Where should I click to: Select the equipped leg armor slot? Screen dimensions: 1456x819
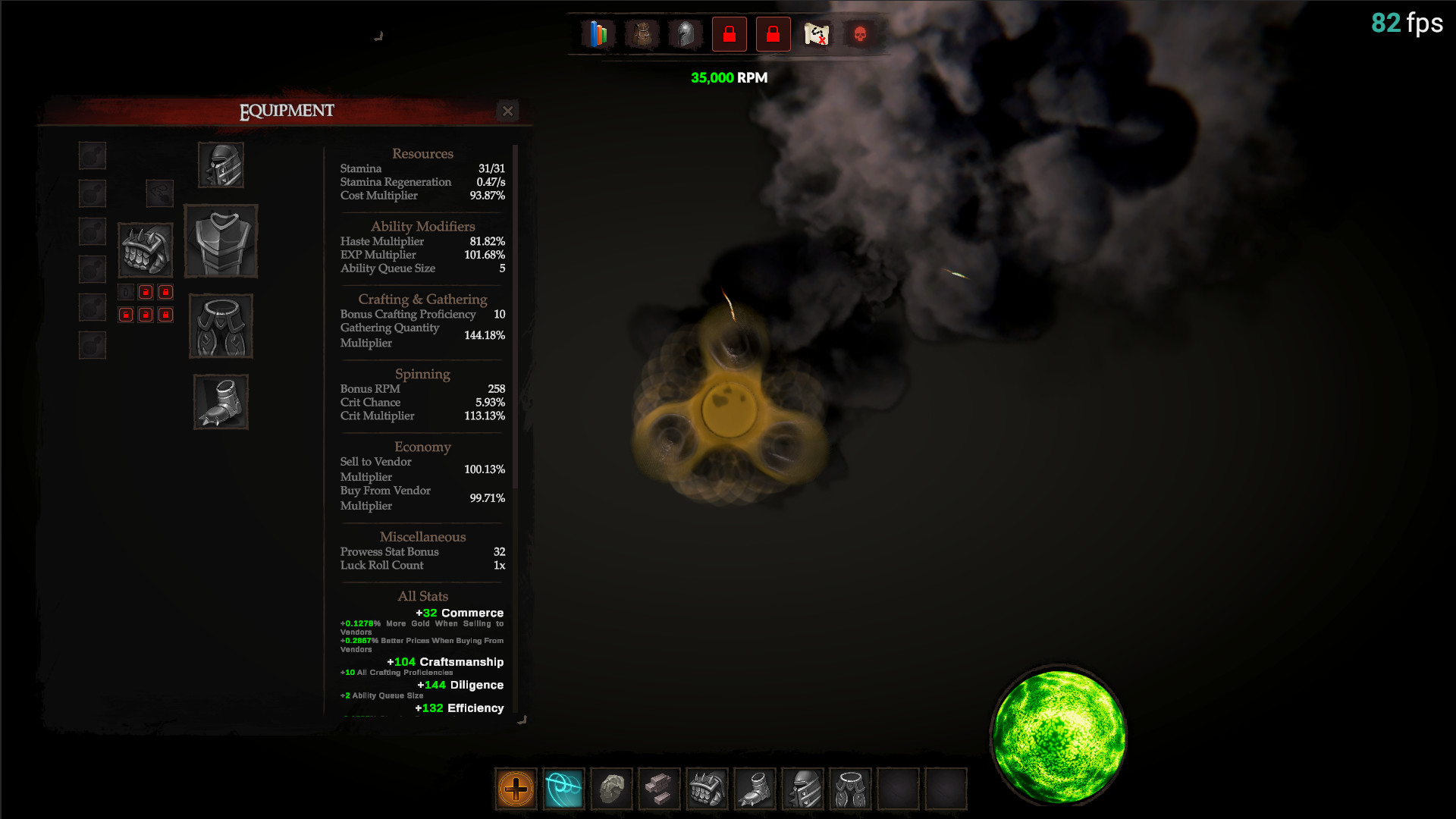pos(221,326)
